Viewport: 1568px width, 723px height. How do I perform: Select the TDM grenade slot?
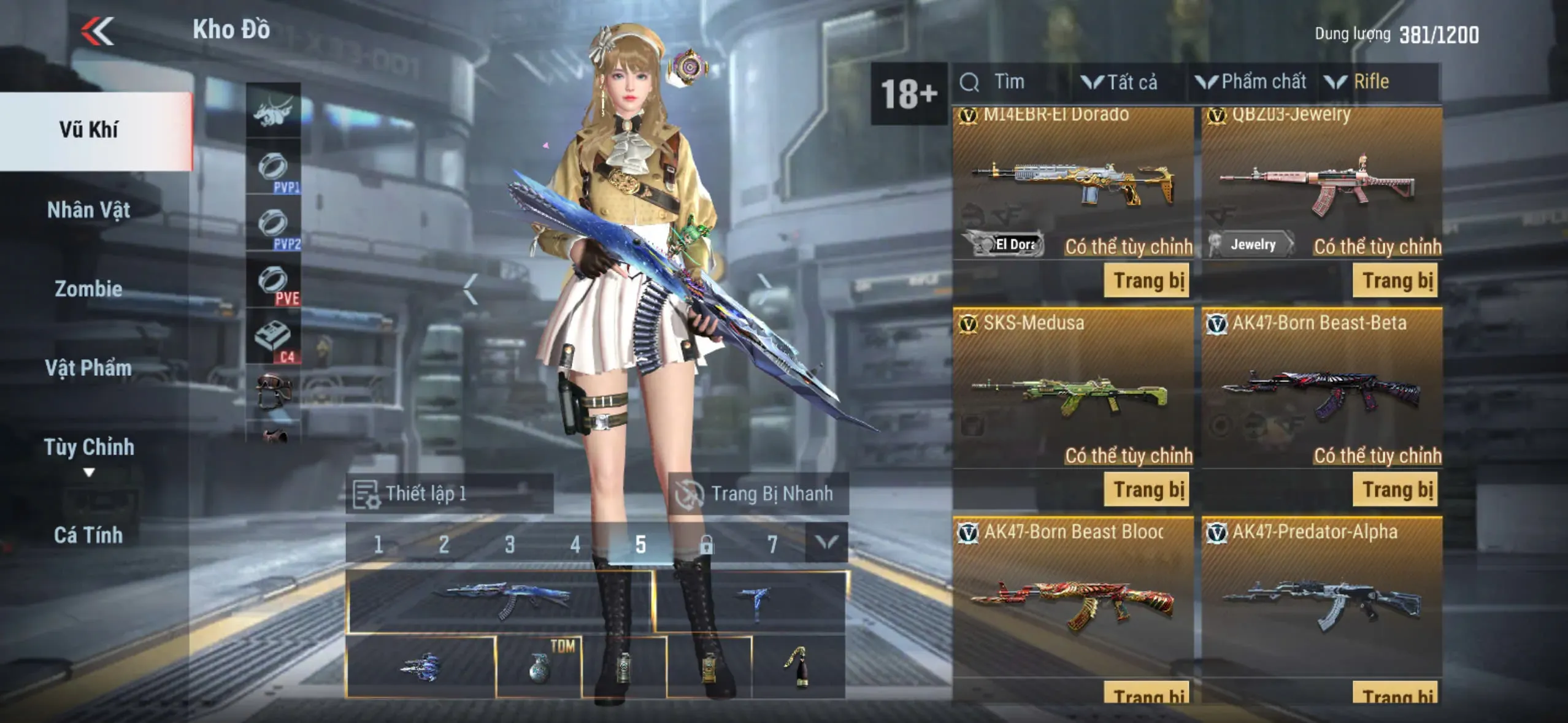point(539,667)
